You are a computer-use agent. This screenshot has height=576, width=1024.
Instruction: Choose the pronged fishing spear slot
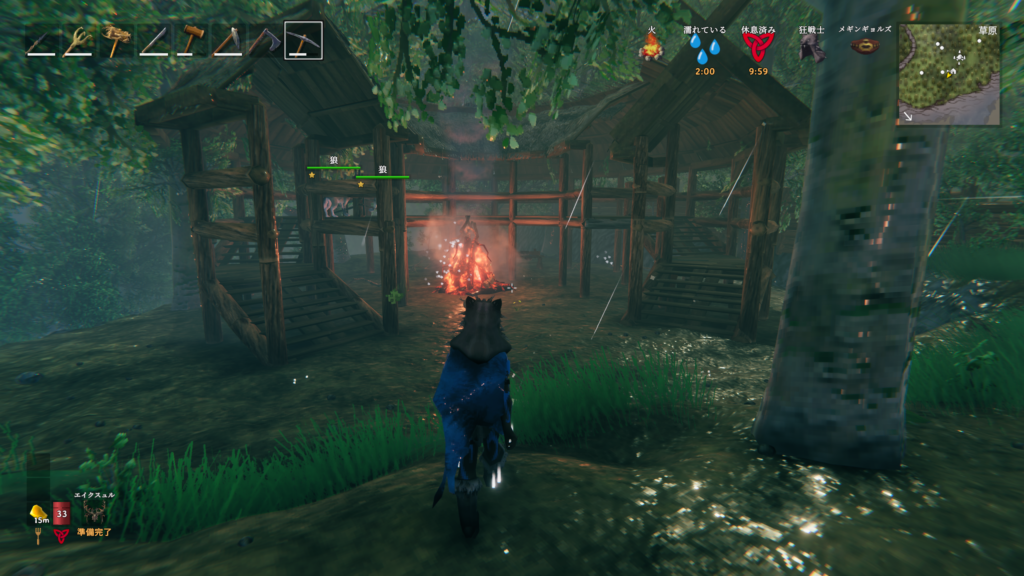(78, 41)
